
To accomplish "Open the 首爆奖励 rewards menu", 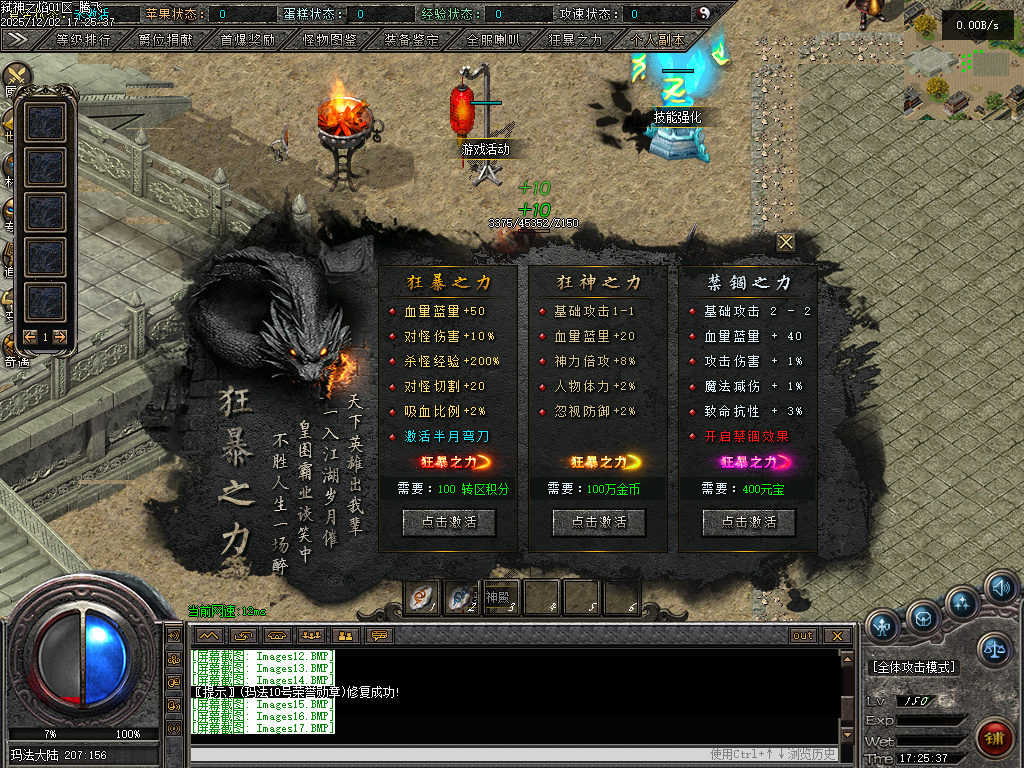I will tap(247, 40).
